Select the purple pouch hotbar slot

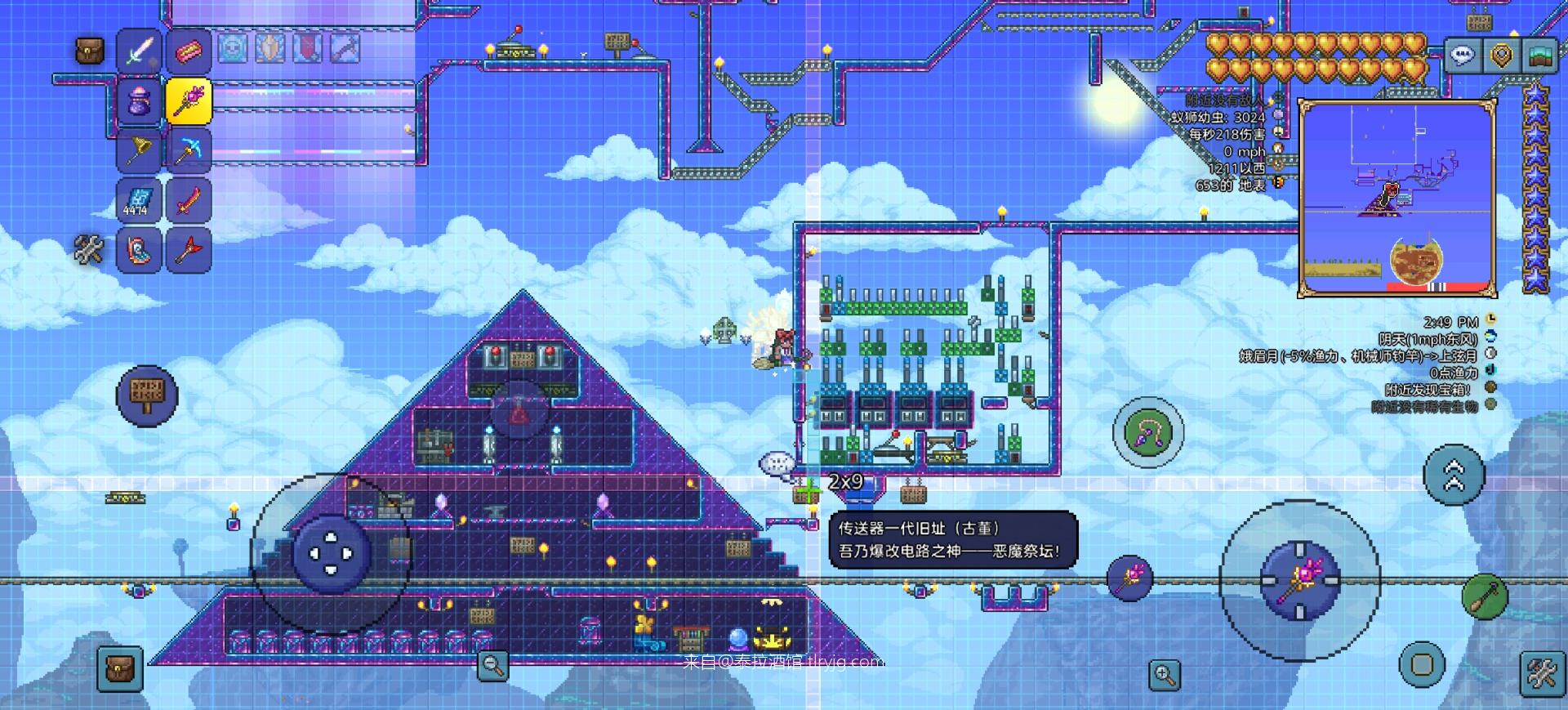tap(140, 101)
